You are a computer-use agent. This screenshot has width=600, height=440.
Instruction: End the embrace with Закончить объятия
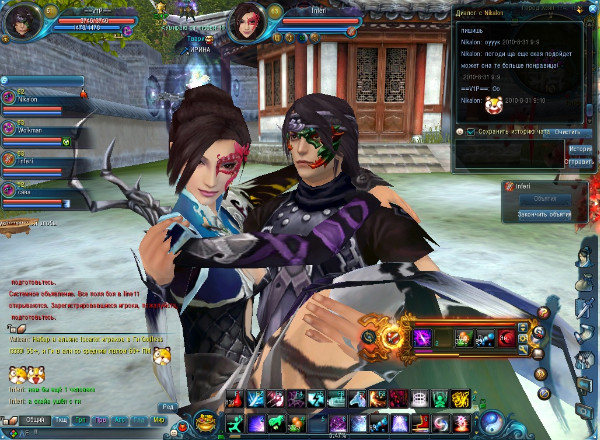pos(544,214)
